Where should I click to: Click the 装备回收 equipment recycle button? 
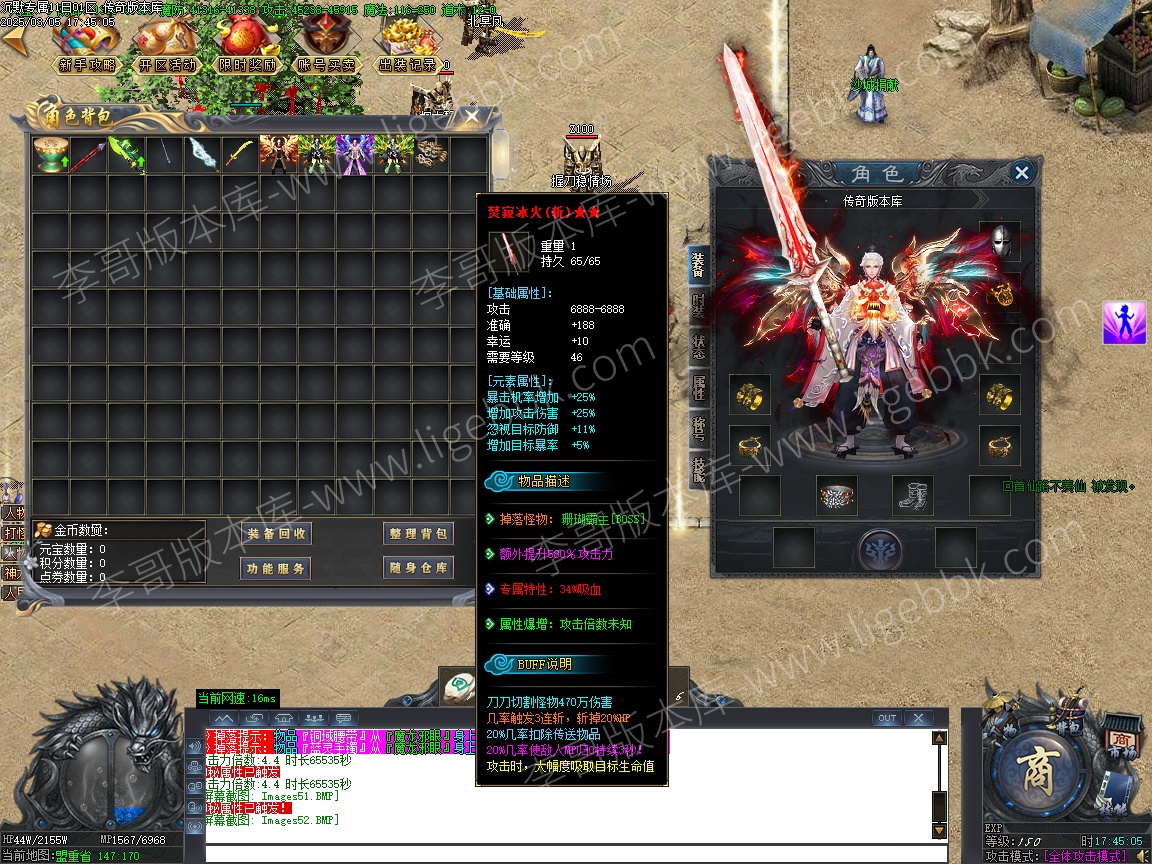pos(276,534)
